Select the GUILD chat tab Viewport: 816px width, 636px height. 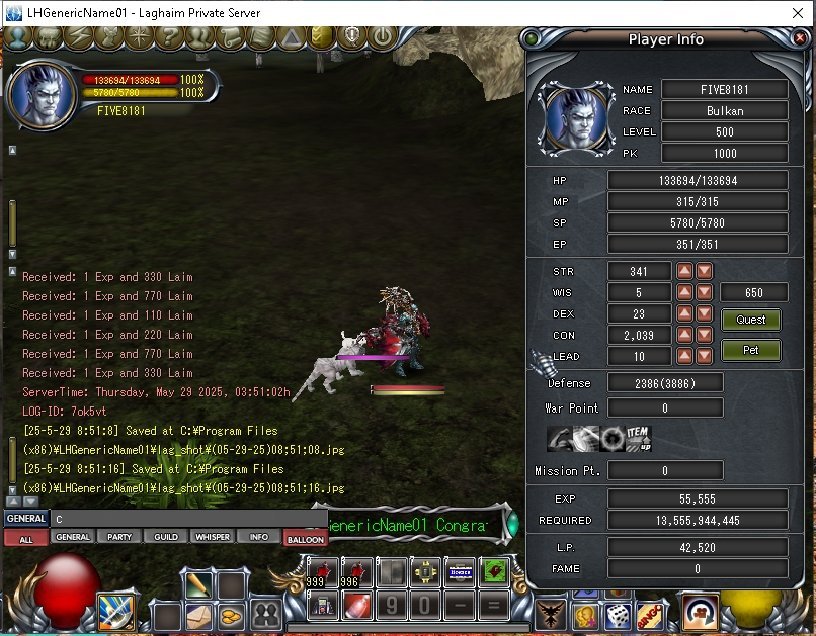coord(166,537)
